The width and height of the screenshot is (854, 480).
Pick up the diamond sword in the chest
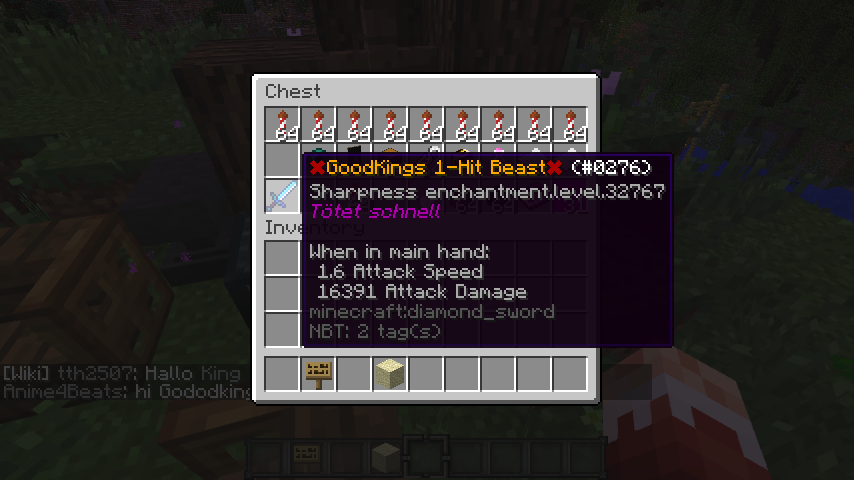(x=282, y=195)
